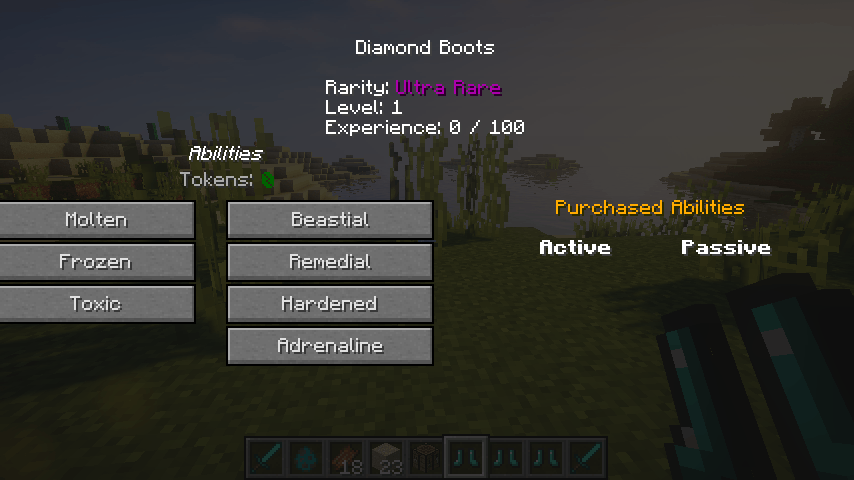Select the Frozen ability button
This screenshot has height=480, width=854.
[96, 262]
